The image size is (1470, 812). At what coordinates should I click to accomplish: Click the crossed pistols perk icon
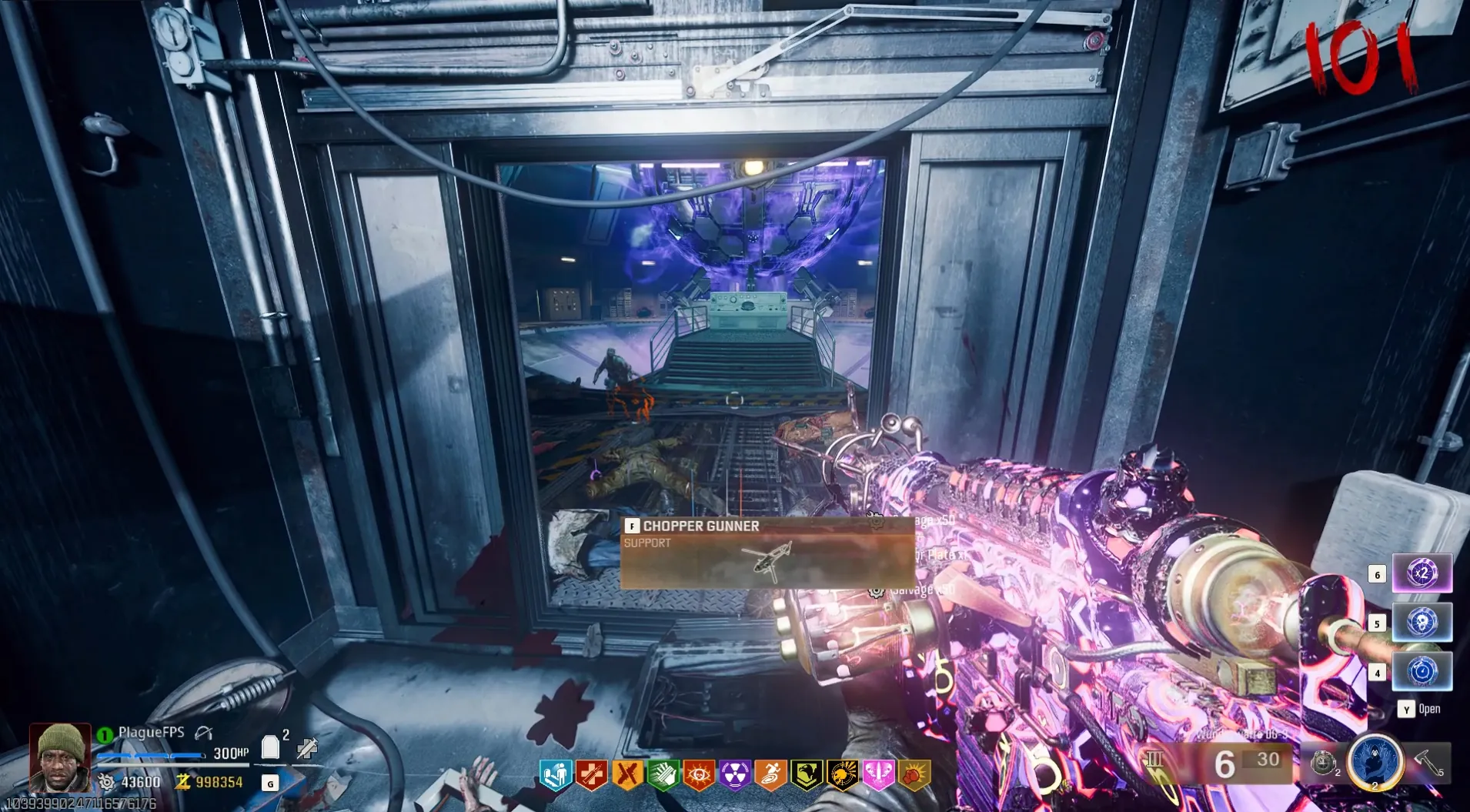(x=626, y=775)
